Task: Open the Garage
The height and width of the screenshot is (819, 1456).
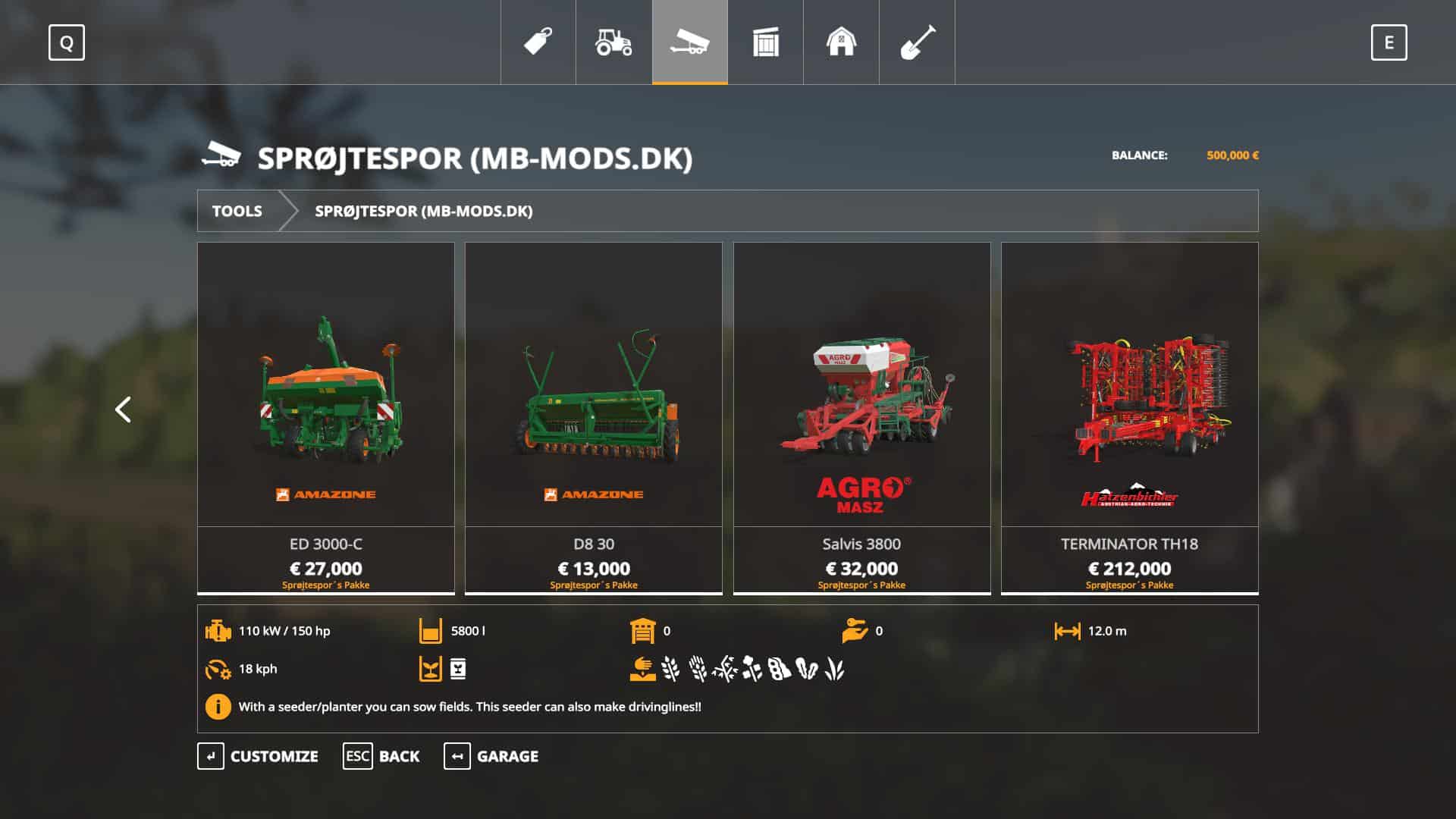Action: (x=491, y=756)
